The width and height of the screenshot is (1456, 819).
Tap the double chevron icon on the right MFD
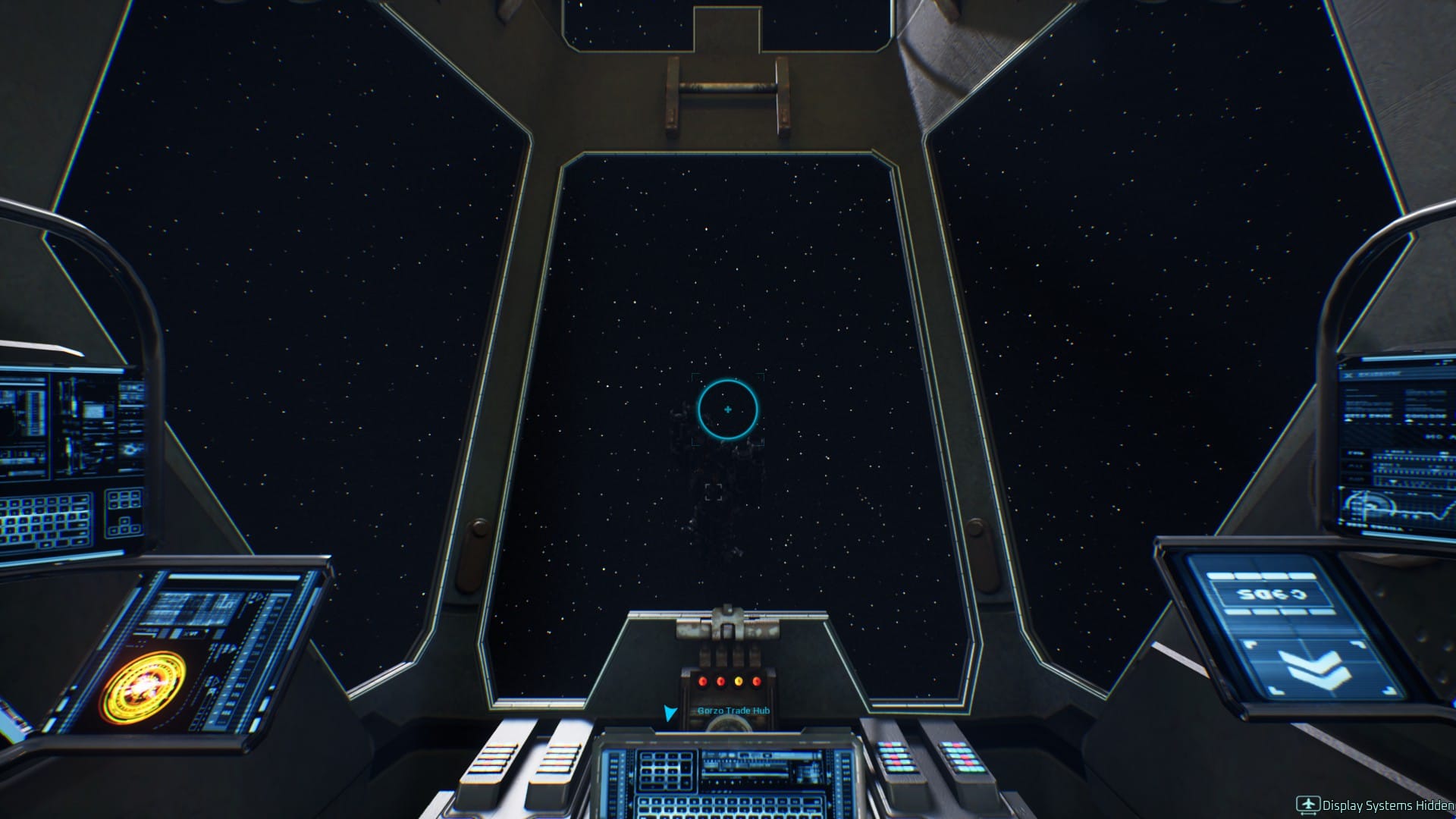(1315, 669)
